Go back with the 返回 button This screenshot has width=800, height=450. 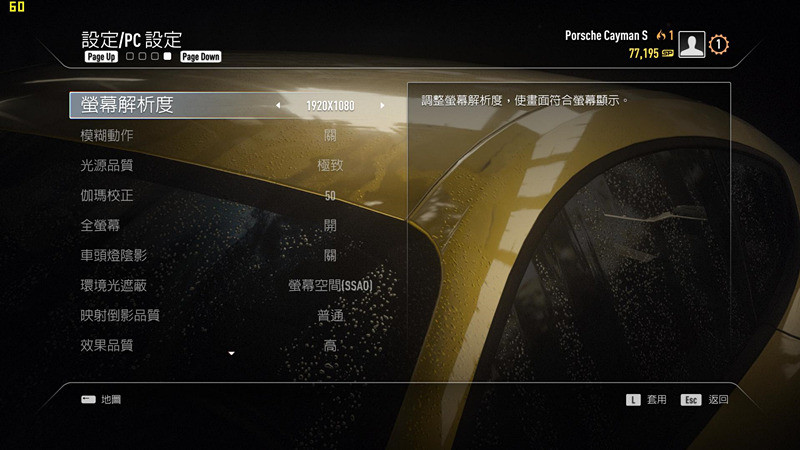tap(706, 399)
